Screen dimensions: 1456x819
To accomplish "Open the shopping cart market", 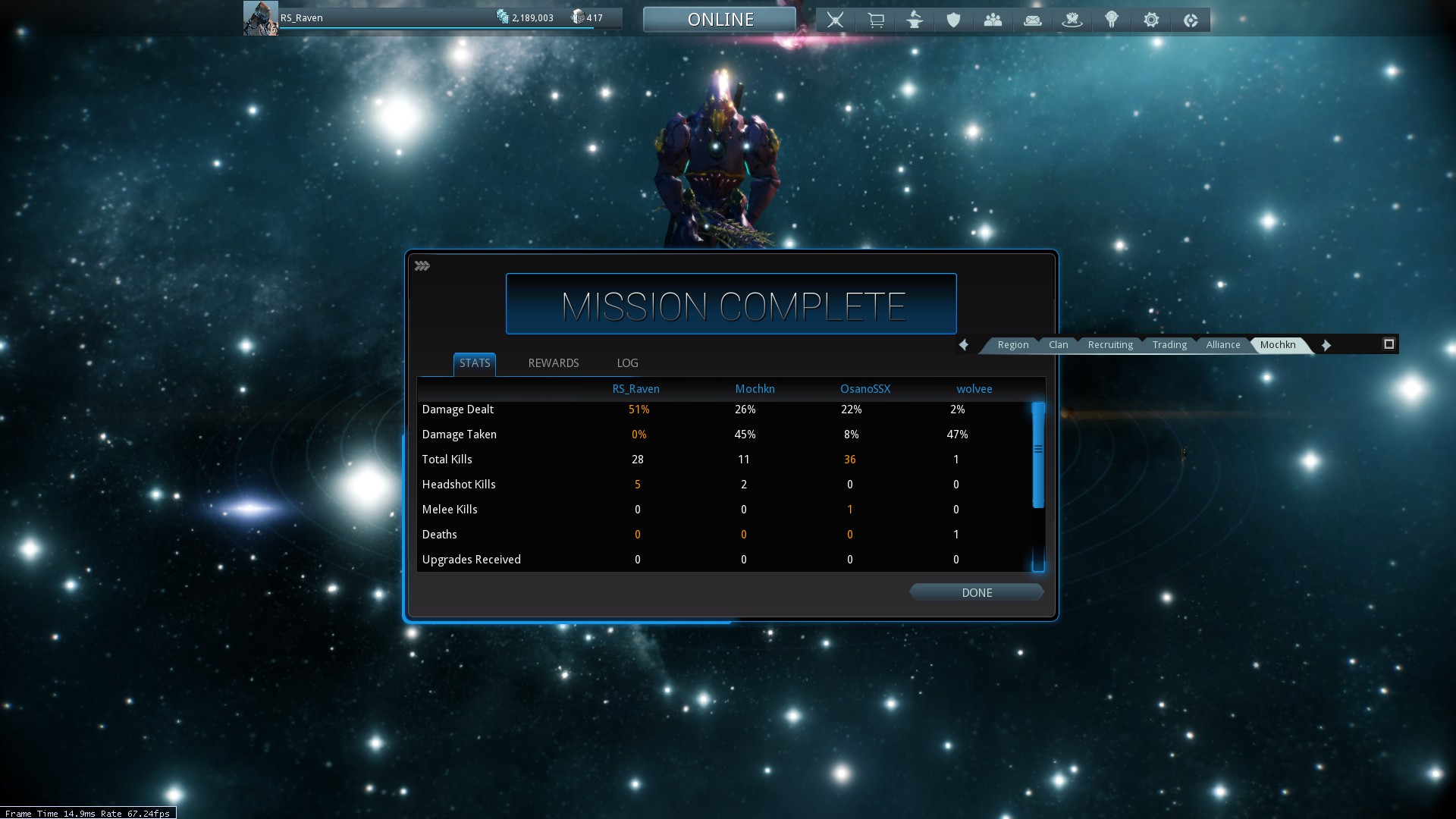I will pos(875,20).
